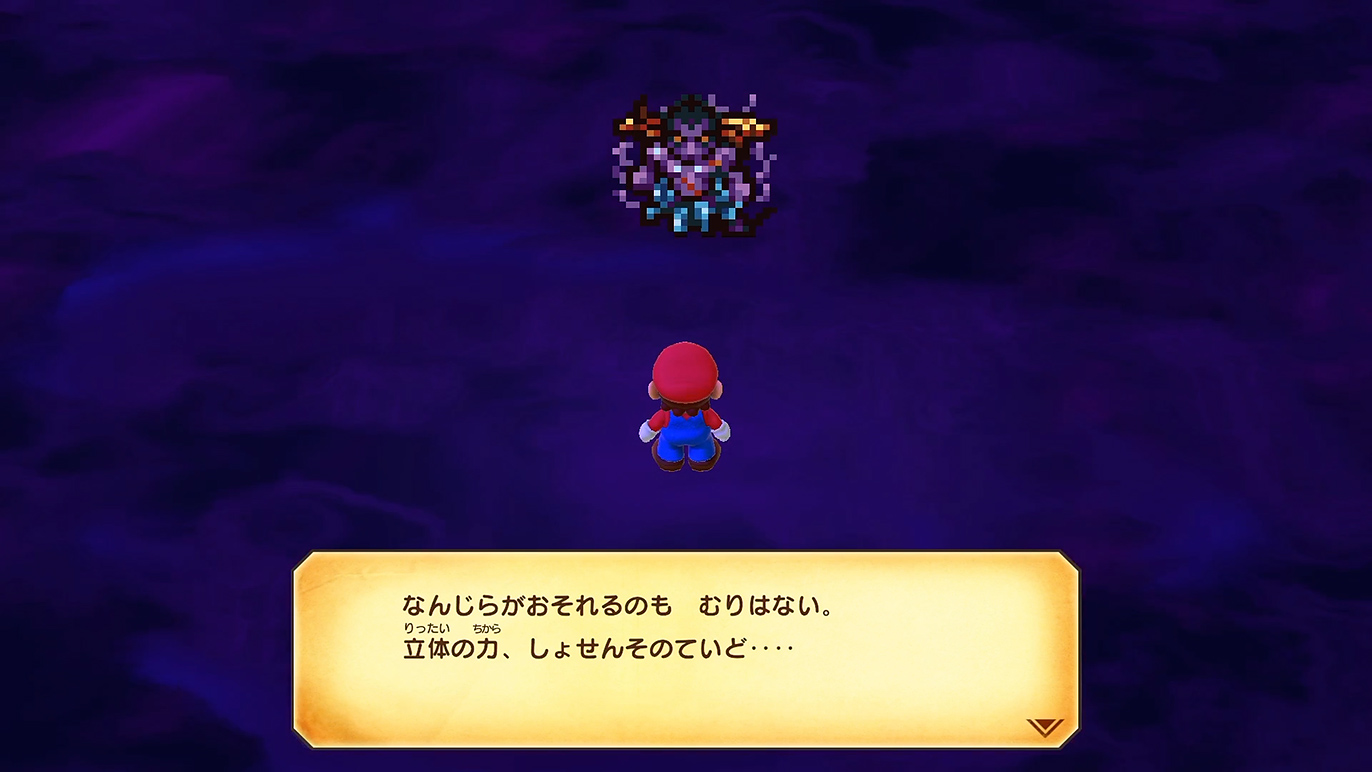
Task: Select Mario's character sprite
Action: [x=688, y=410]
